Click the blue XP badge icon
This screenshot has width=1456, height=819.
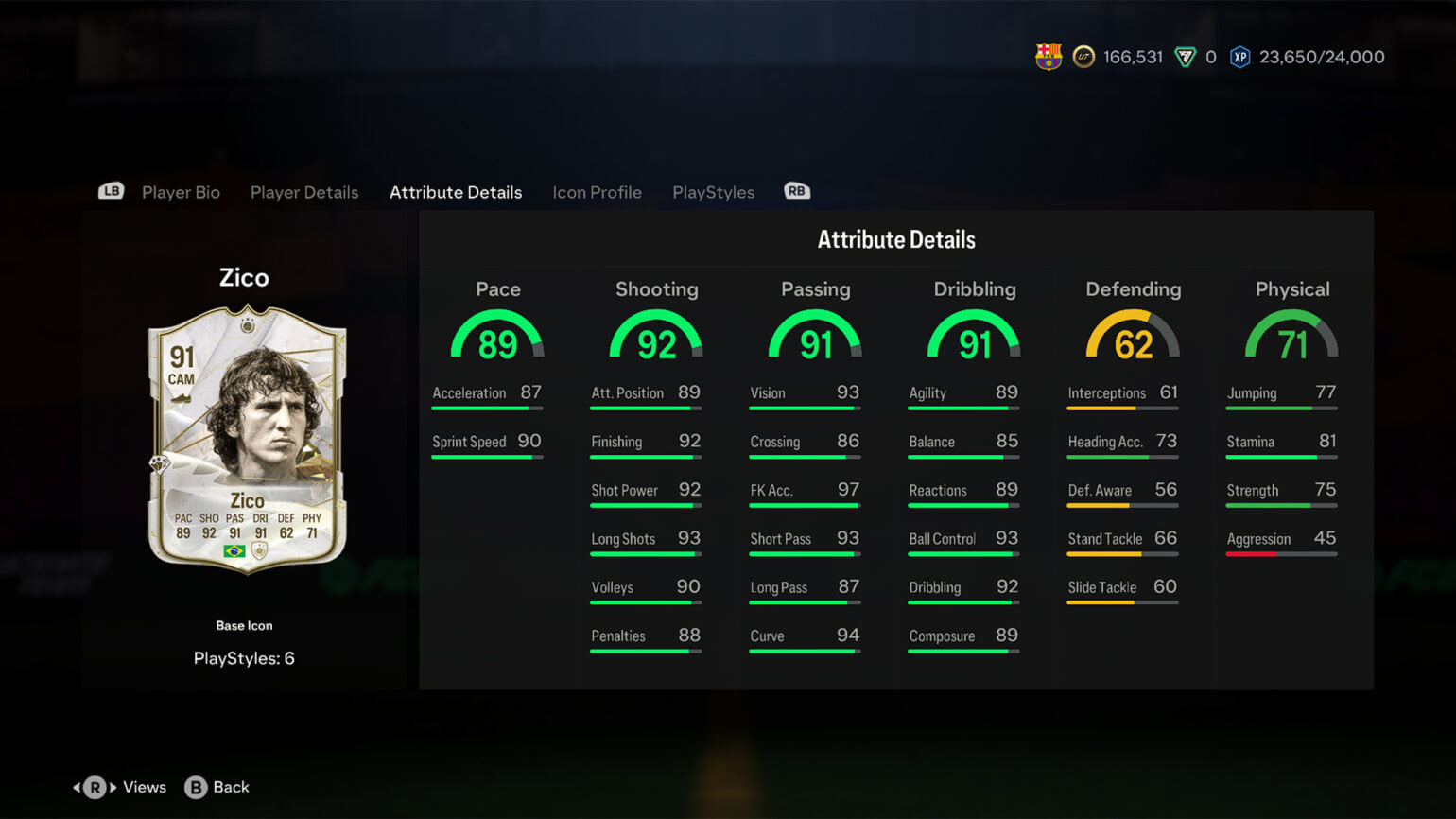[x=1239, y=56]
